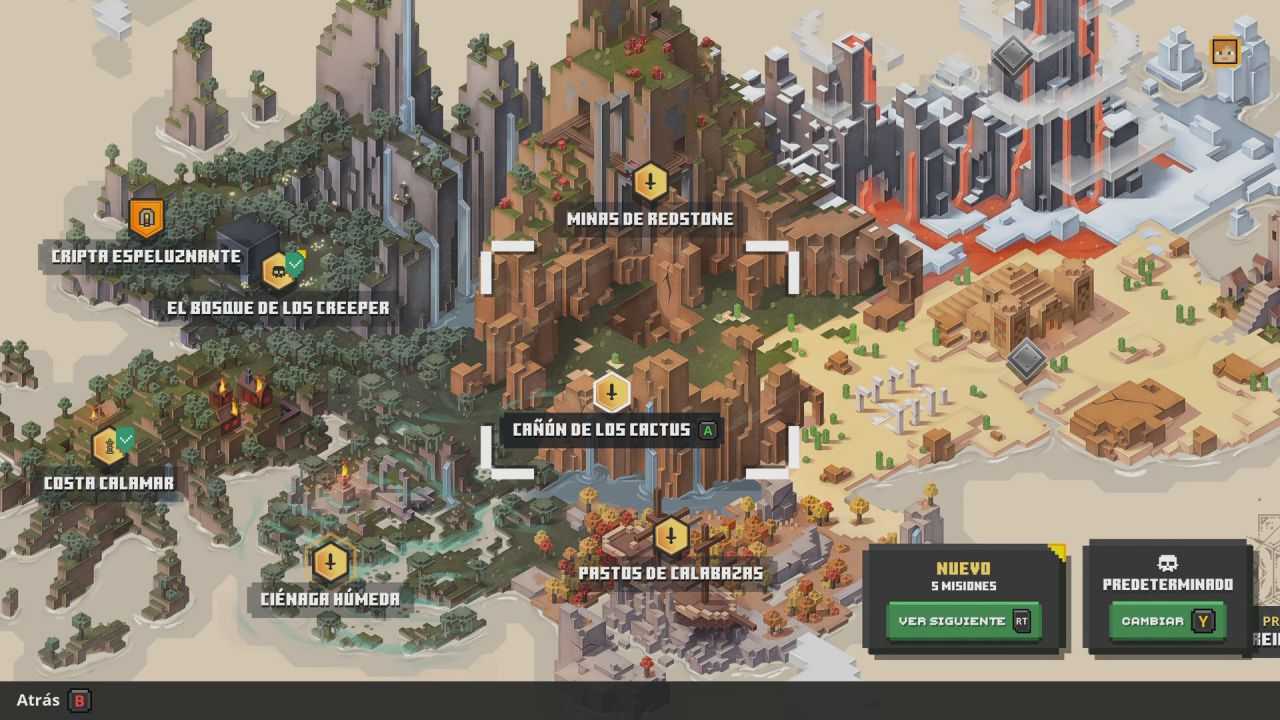1280x720 pixels.
Task: Open the Nuevo 5 Misiones panel
Action: point(963,594)
